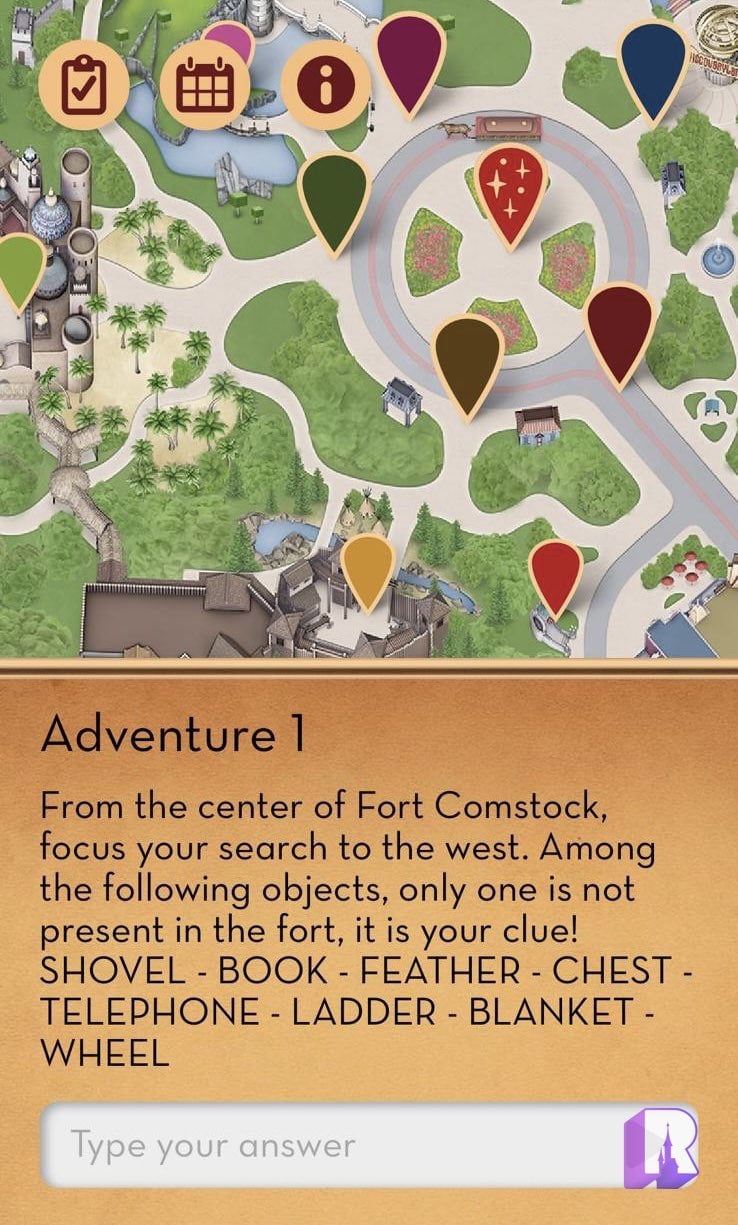738x1225 pixels.
Task: Submit answer with purple castle button
Action: [660, 1145]
